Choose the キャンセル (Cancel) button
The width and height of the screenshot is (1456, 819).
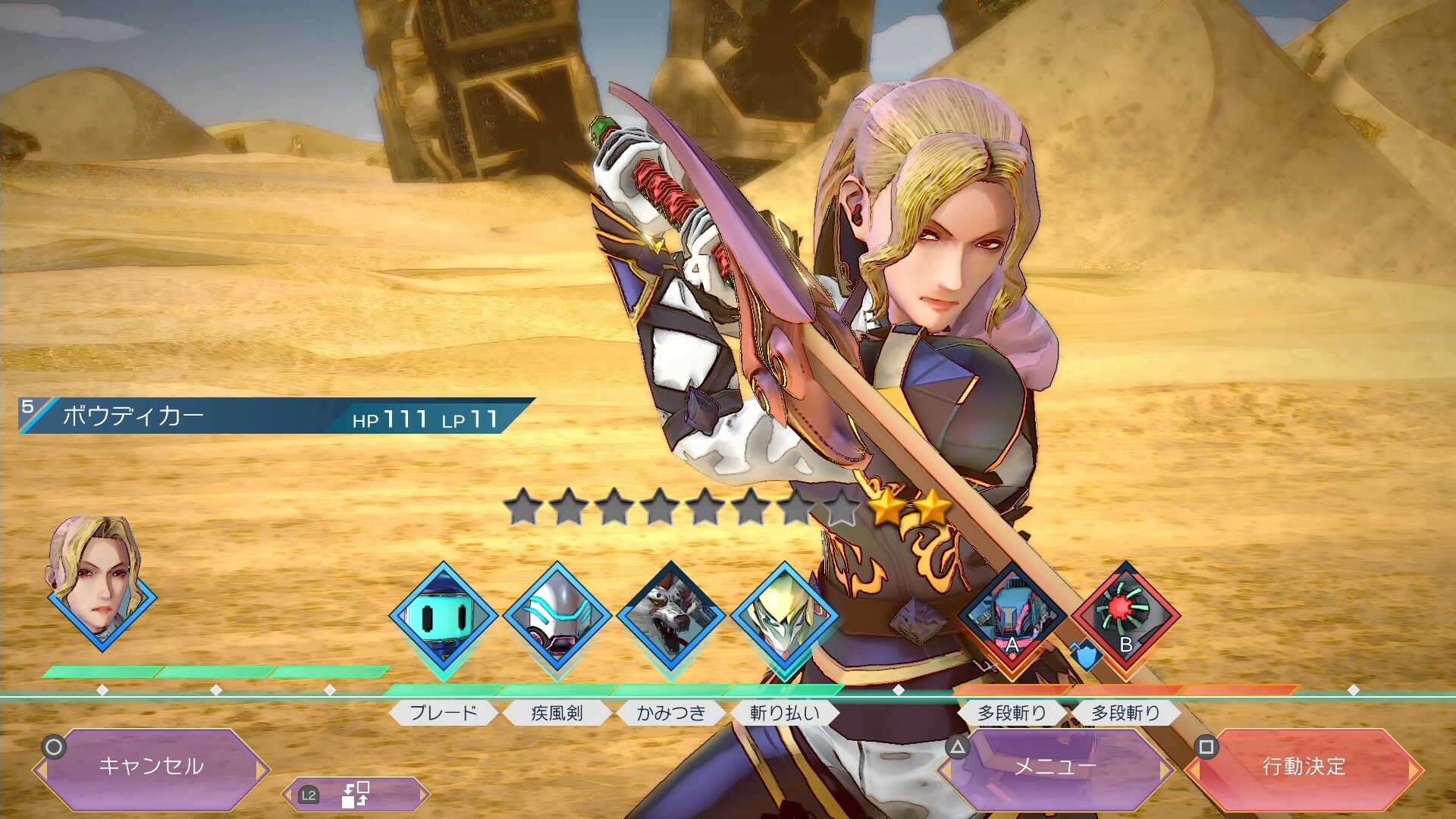point(152,767)
